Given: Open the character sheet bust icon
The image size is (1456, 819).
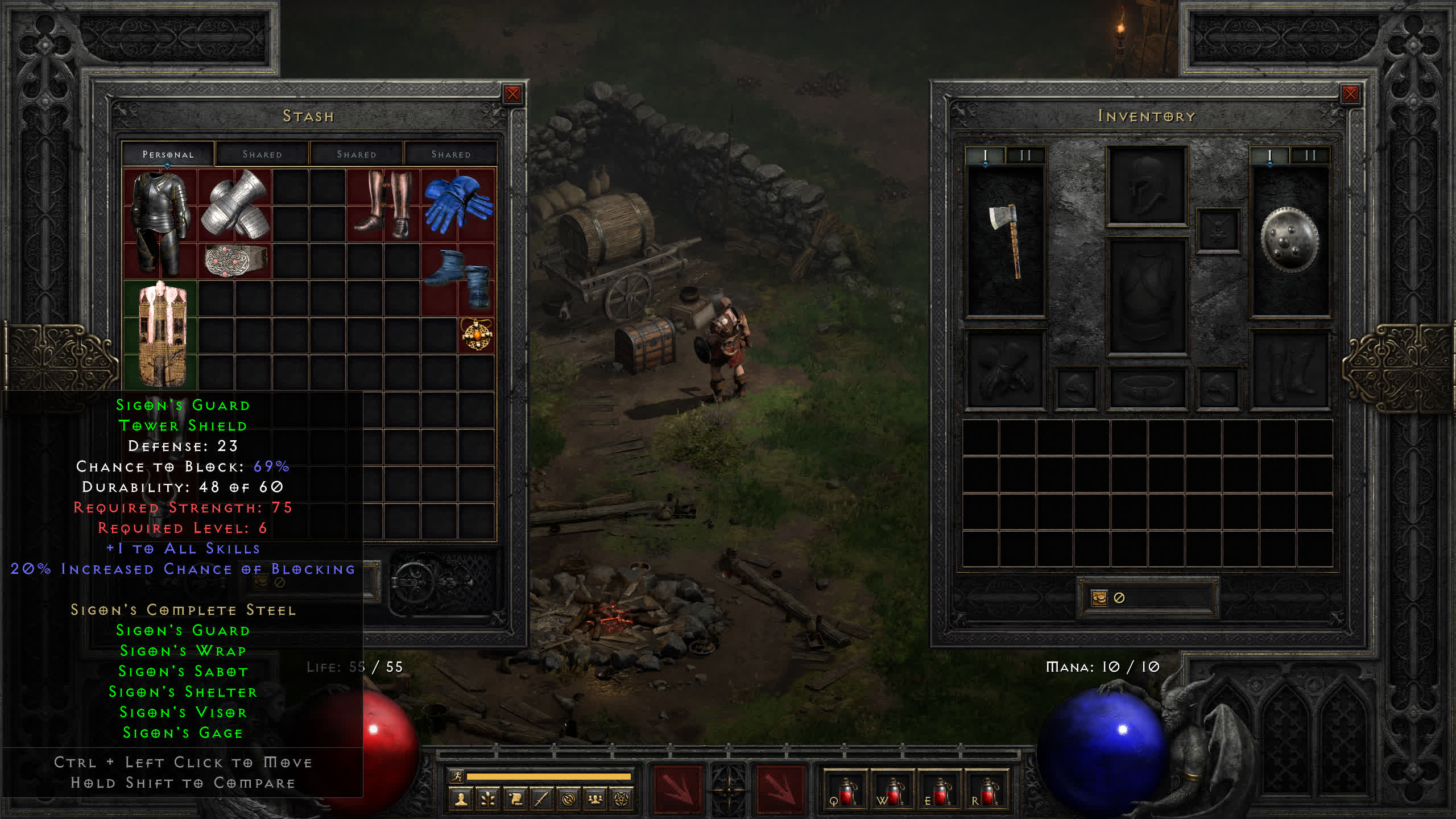Looking at the screenshot, I should [x=461, y=800].
